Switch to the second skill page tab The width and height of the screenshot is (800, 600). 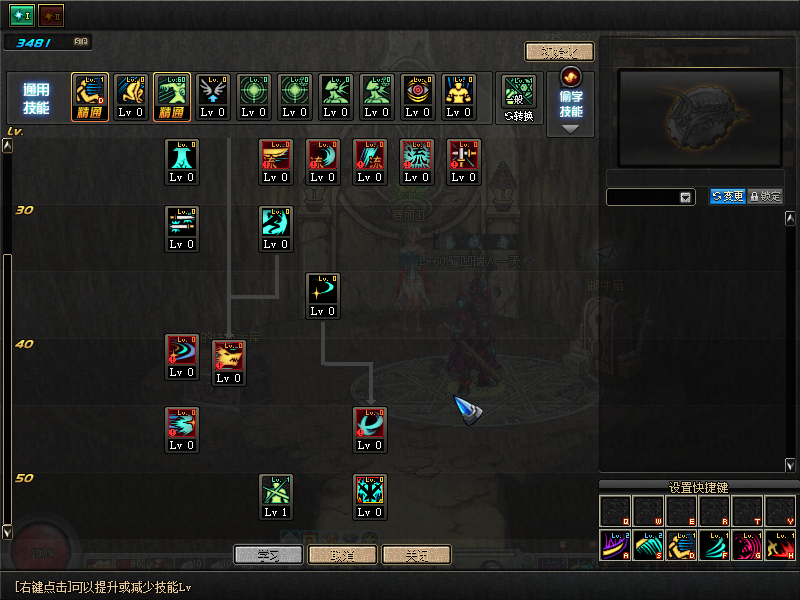50,15
